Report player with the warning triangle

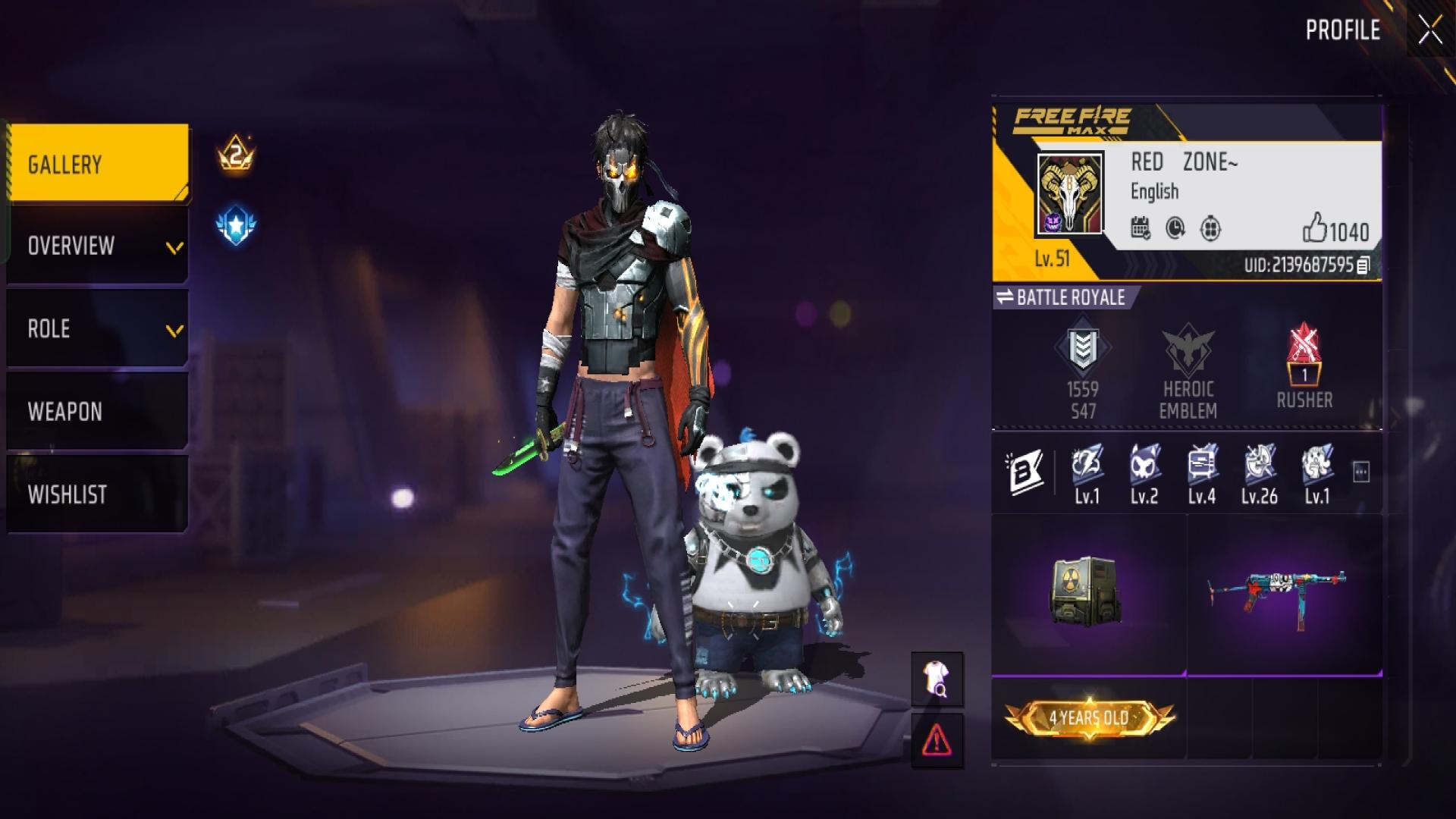click(937, 740)
